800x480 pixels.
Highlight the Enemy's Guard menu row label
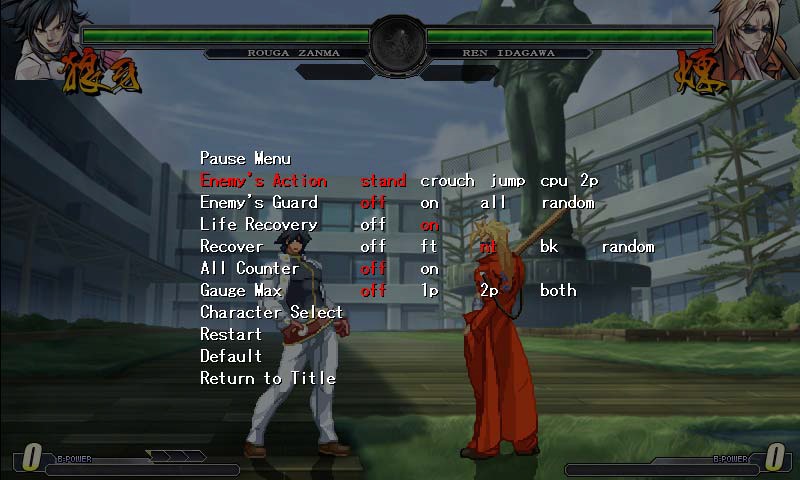(259, 203)
